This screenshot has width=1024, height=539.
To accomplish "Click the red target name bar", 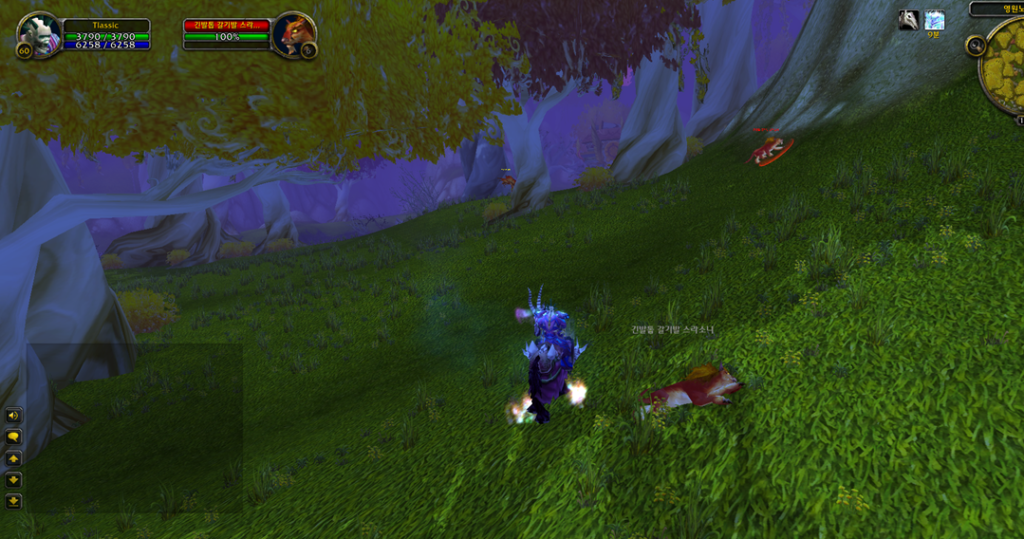I will click(x=226, y=24).
